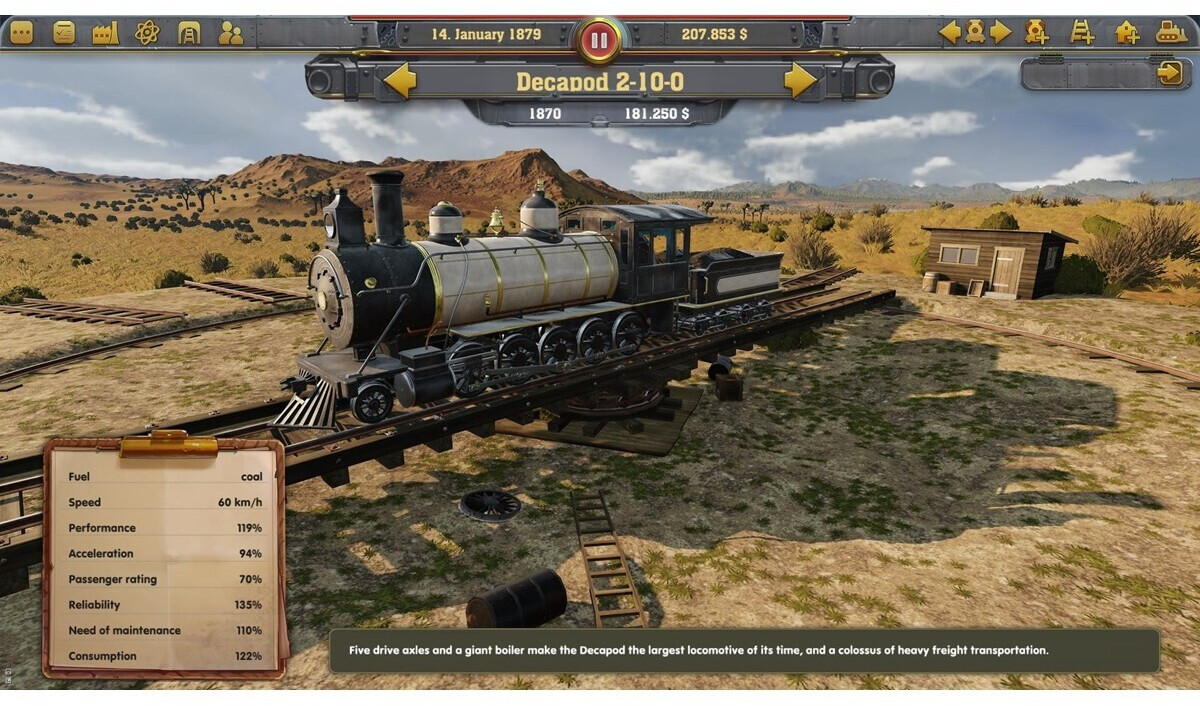Select the build track tool
Image resolution: width=1200 pixels, height=706 pixels.
pos(1082,32)
